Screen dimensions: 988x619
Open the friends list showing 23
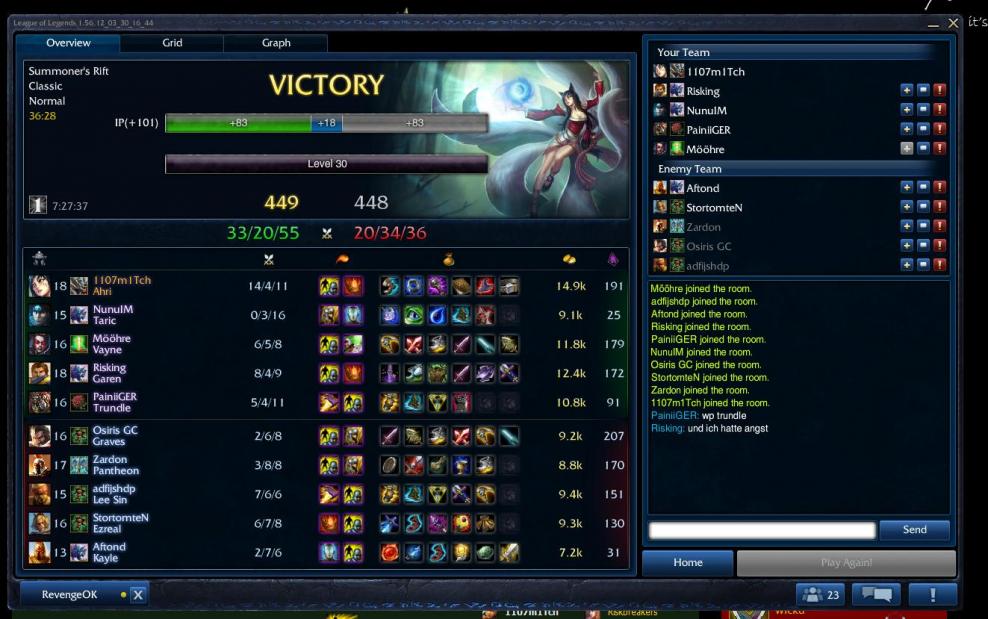click(821, 595)
